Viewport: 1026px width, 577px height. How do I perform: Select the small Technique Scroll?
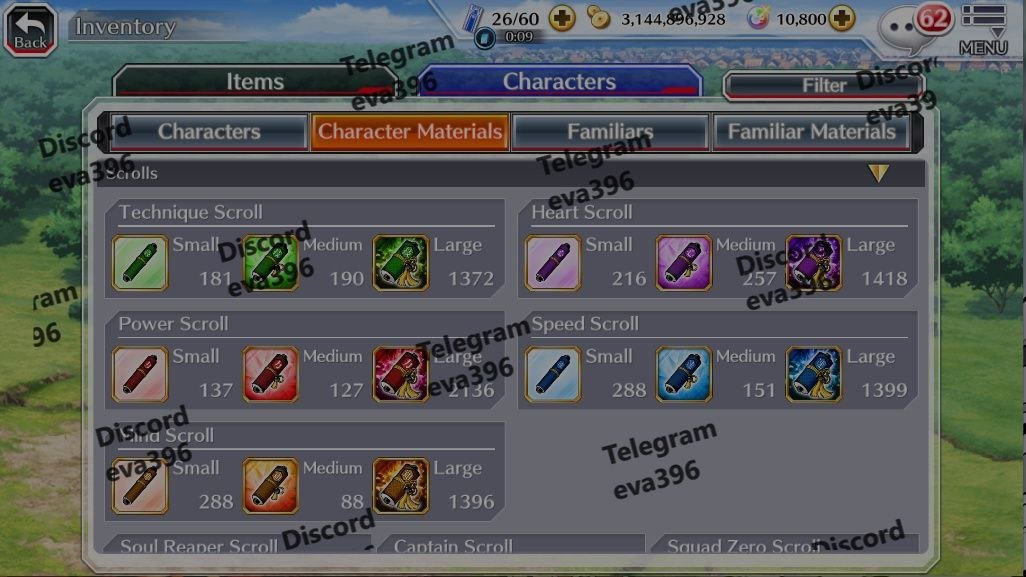pyautogui.click(x=140, y=263)
